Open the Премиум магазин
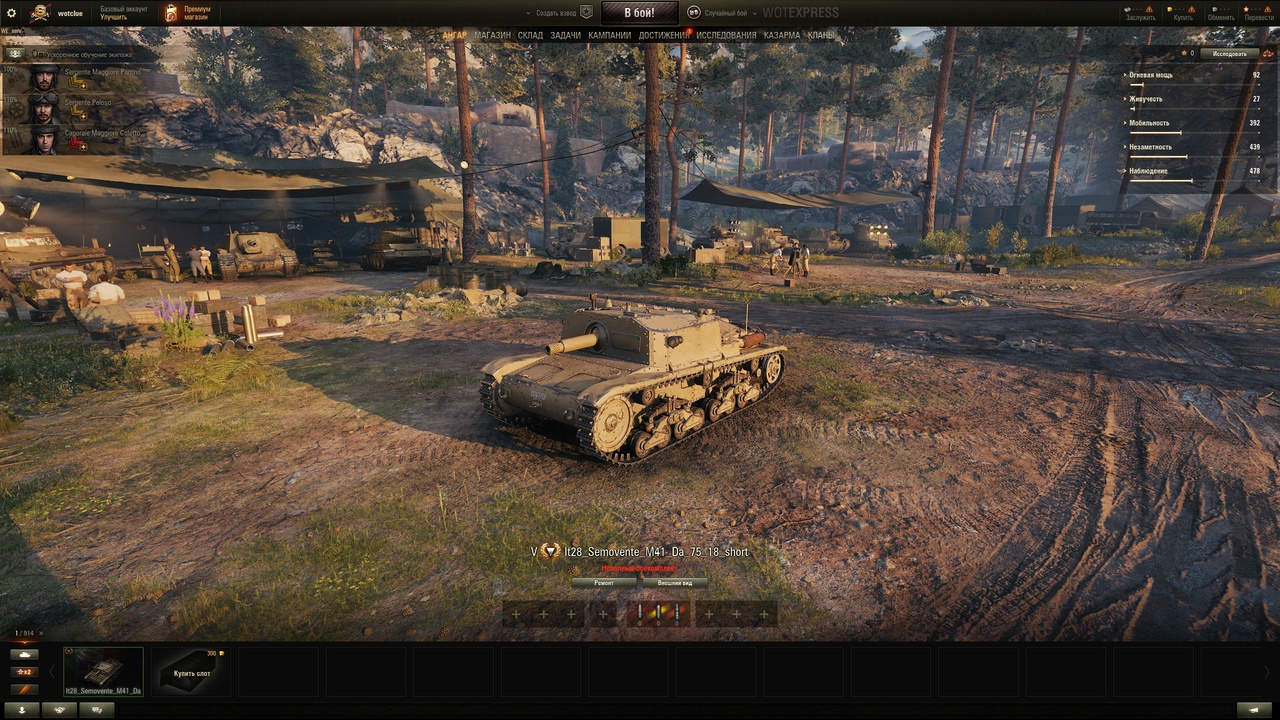This screenshot has height=720, width=1280. coord(188,13)
